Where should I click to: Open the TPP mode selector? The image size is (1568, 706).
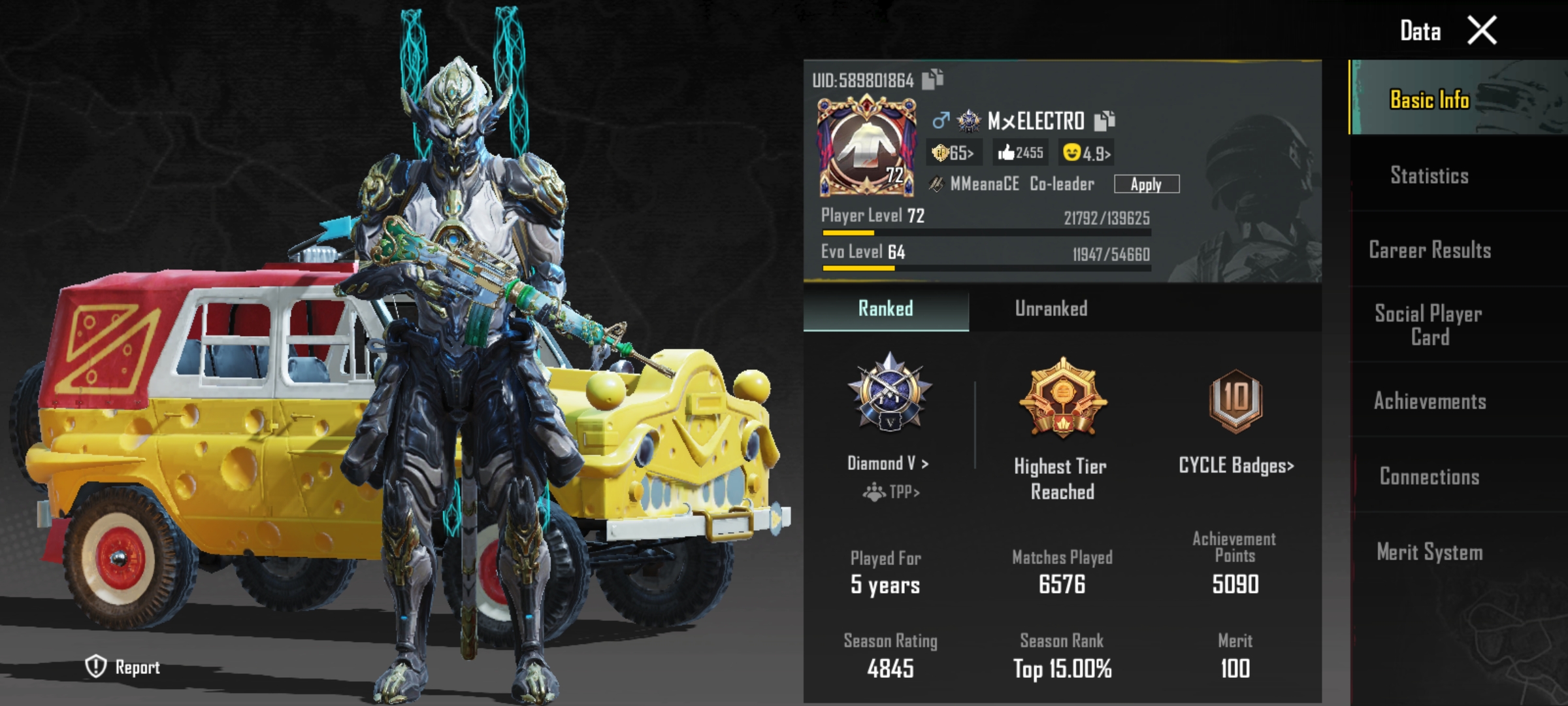[x=891, y=492]
